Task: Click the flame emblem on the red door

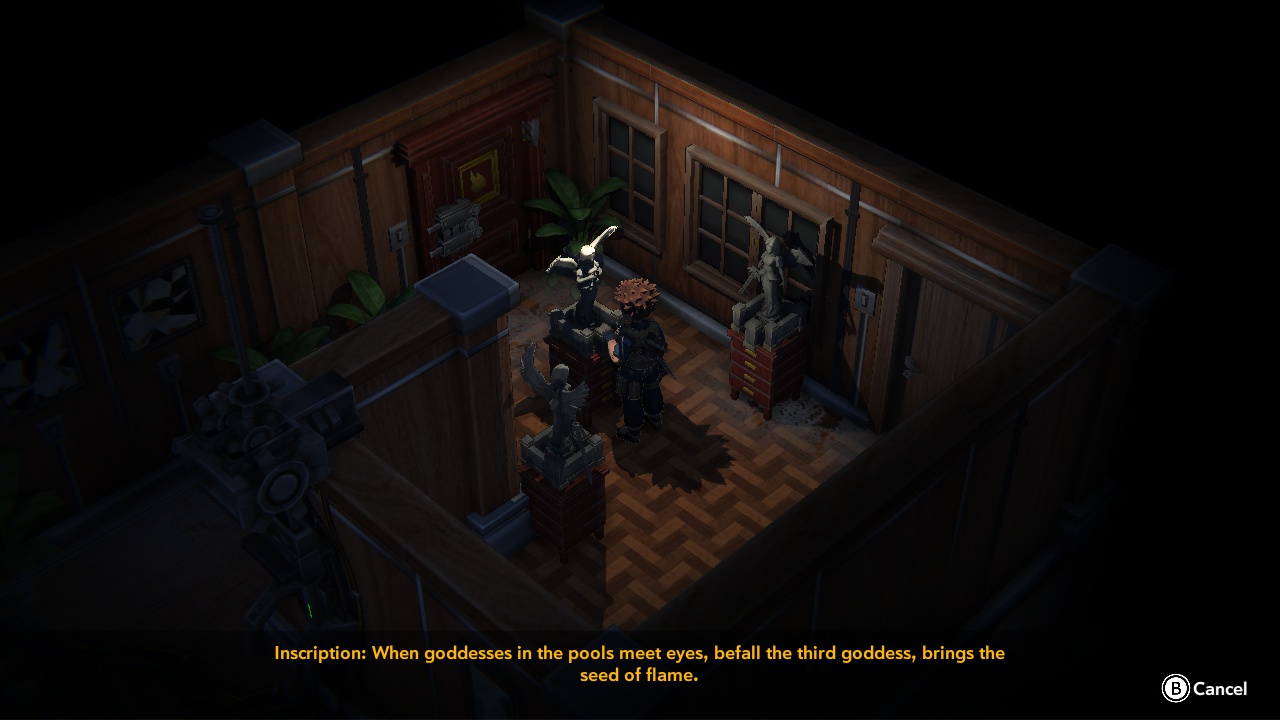Action: click(x=478, y=178)
